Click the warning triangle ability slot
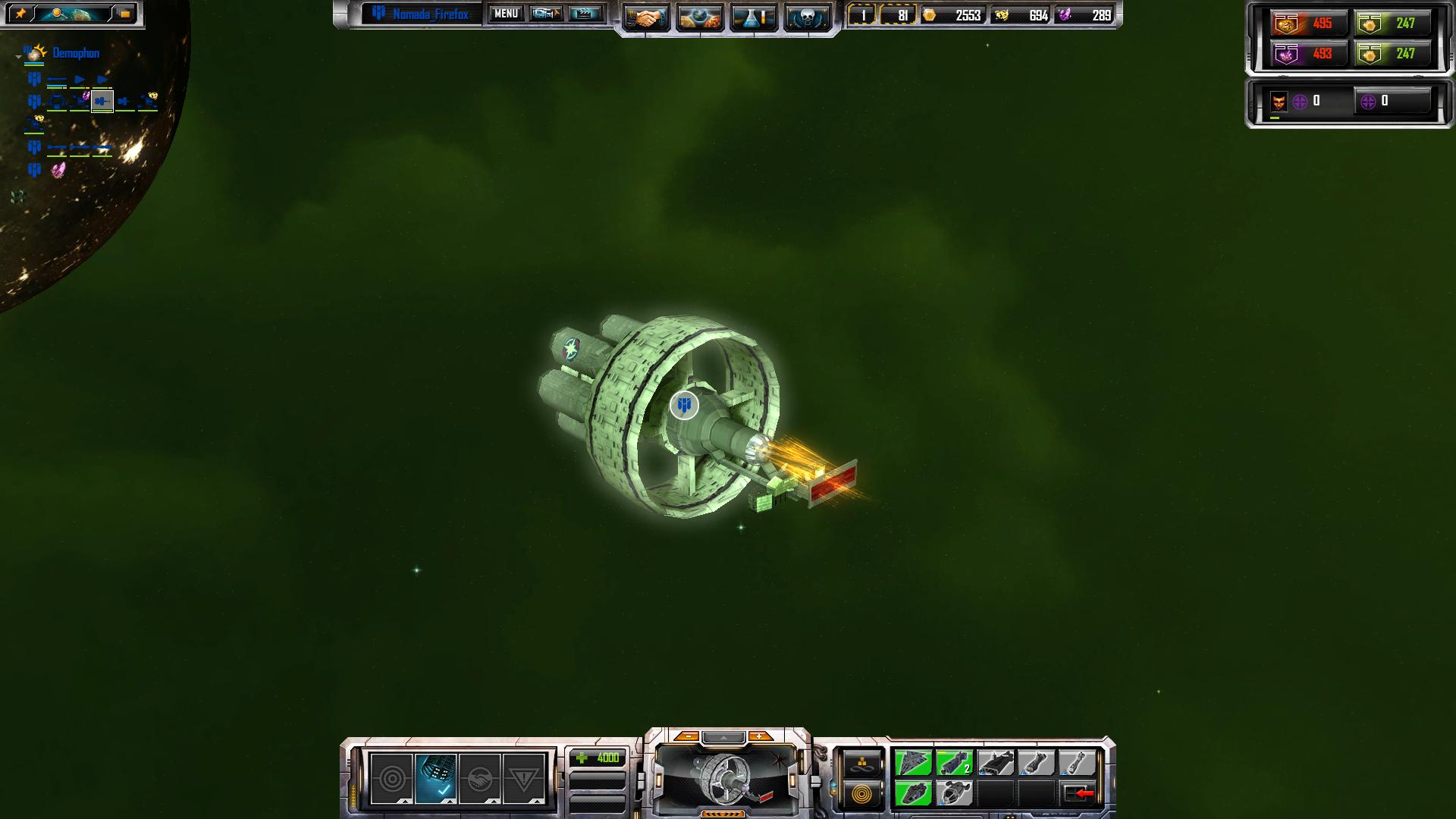The height and width of the screenshot is (819, 1456). pos(524,779)
